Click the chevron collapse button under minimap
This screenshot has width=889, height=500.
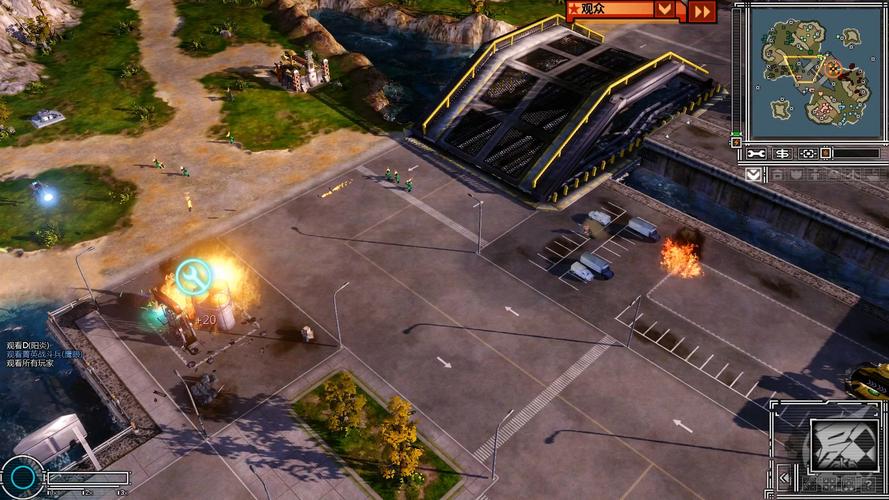click(753, 174)
